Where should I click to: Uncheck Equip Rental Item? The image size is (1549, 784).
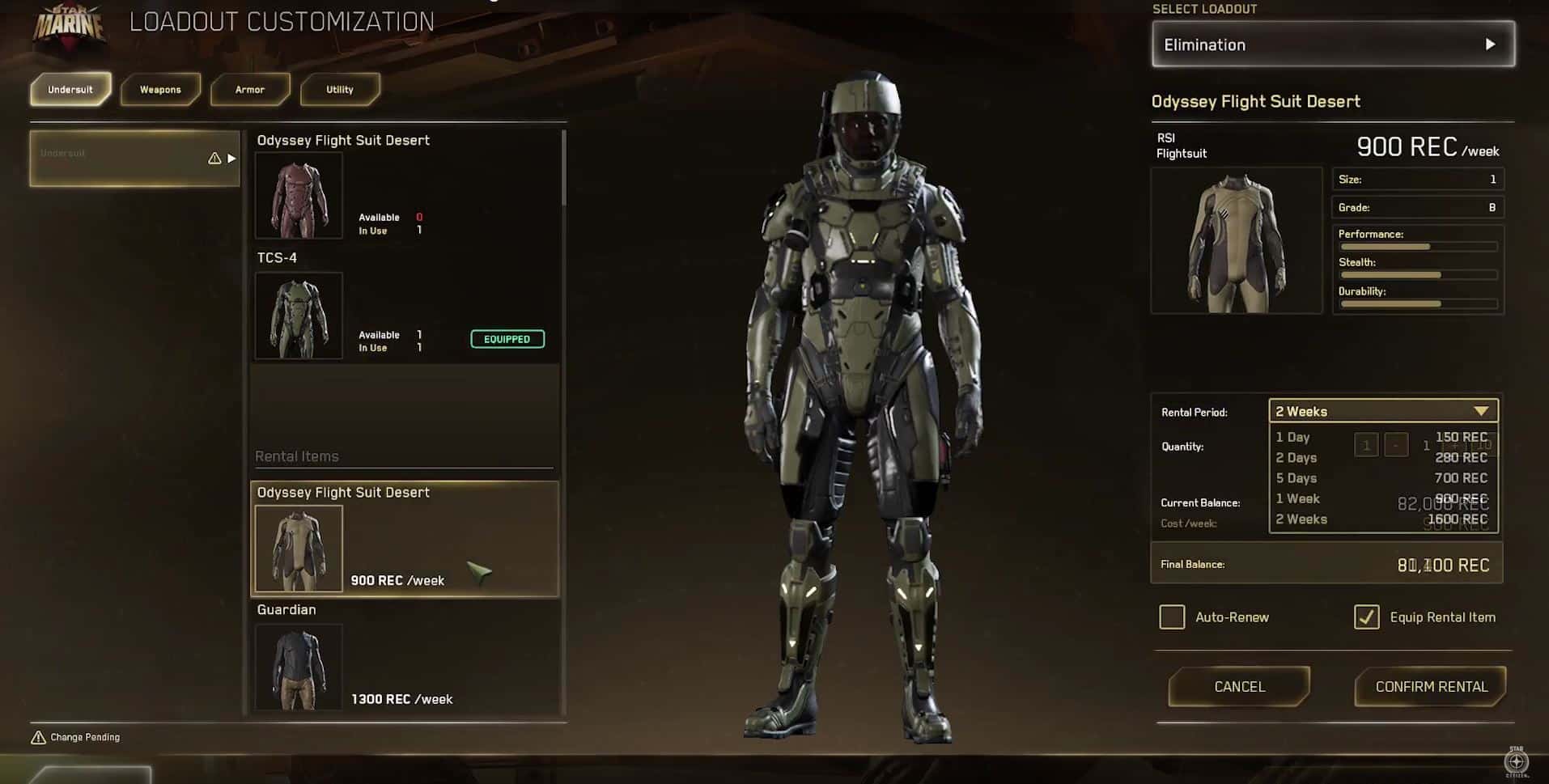(x=1367, y=617)
